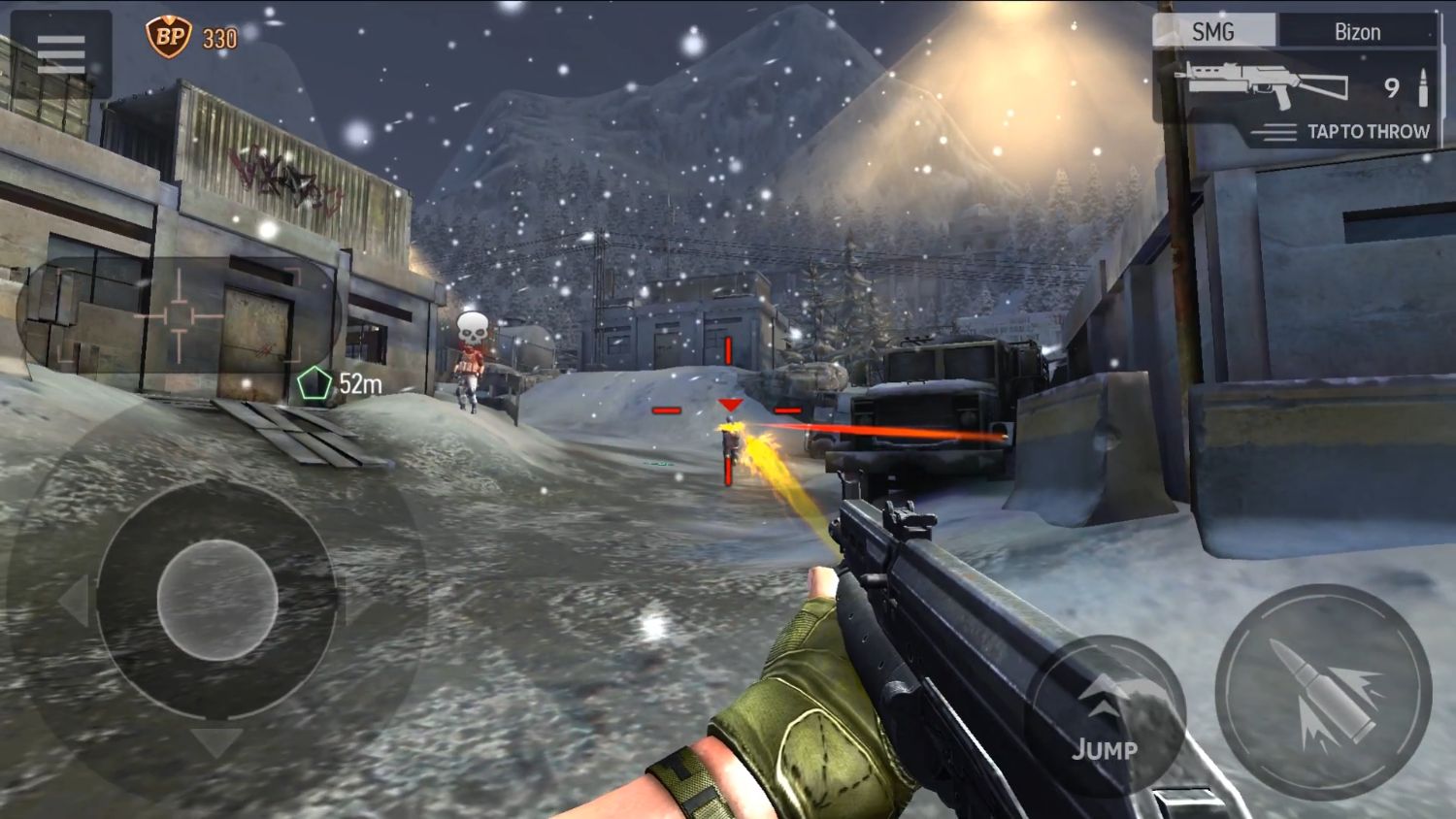Tap the red crosshair reticle

click(728, 408)
